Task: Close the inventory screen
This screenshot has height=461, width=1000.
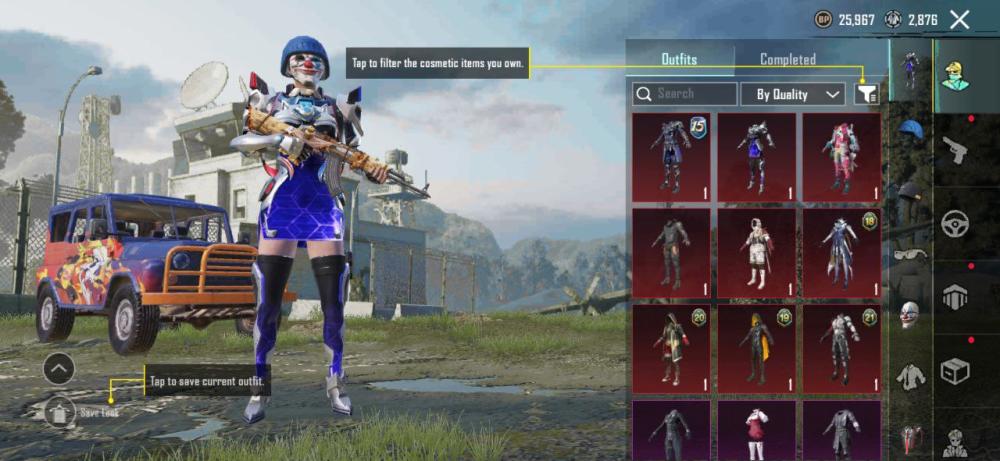Action: click(960, 19)
